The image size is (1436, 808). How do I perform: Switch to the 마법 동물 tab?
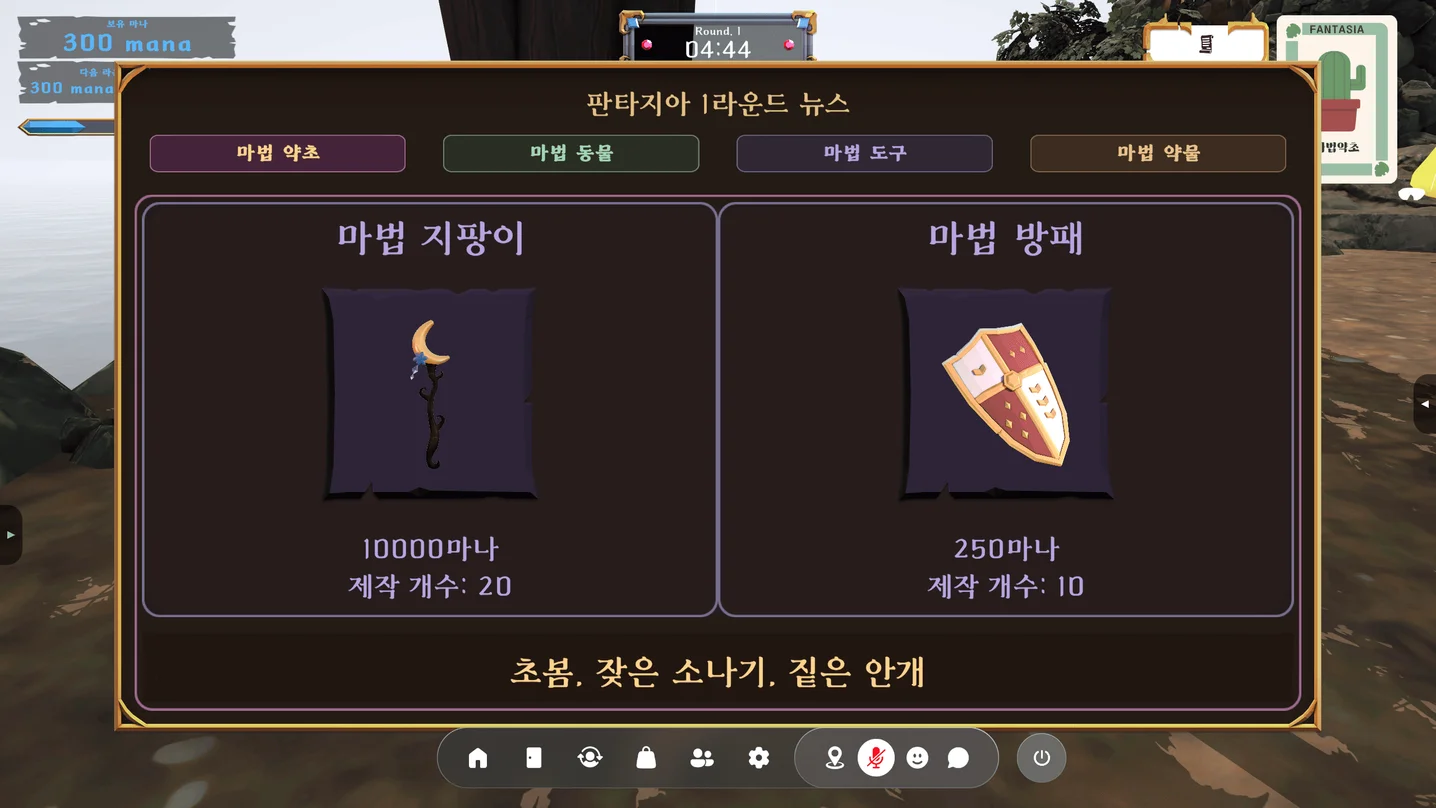[570, 153]
